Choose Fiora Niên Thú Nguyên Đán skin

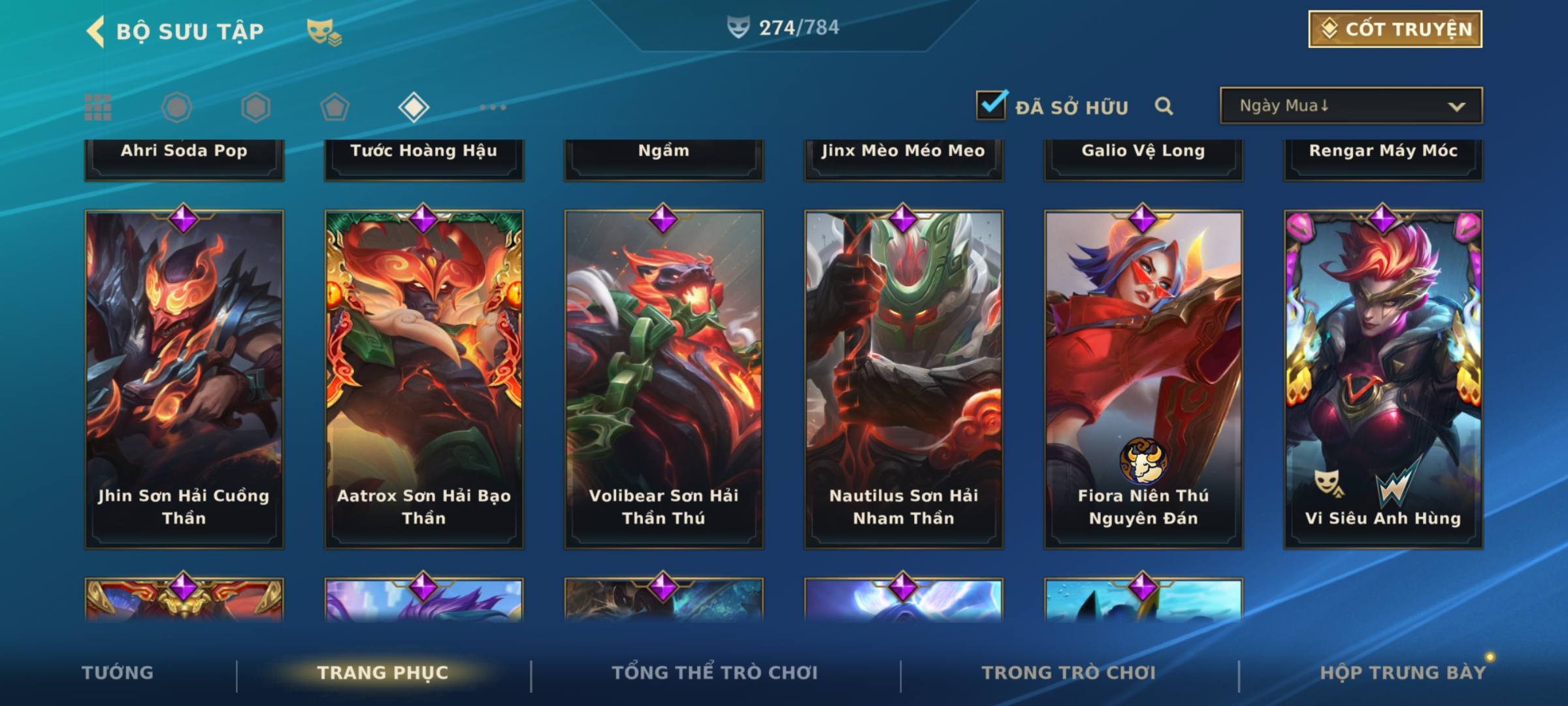tap(1143, 379)
